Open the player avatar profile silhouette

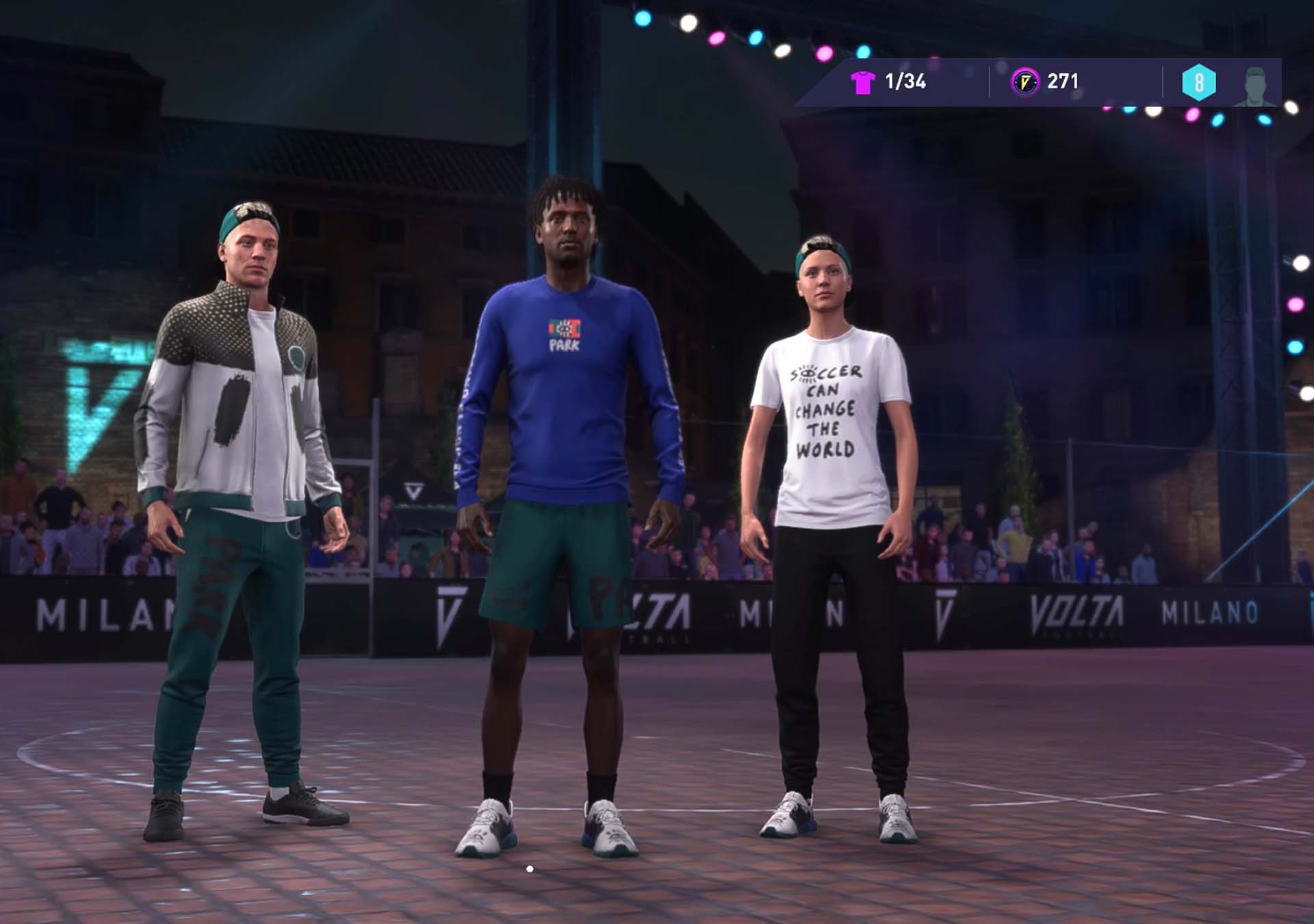point(1254,86)
